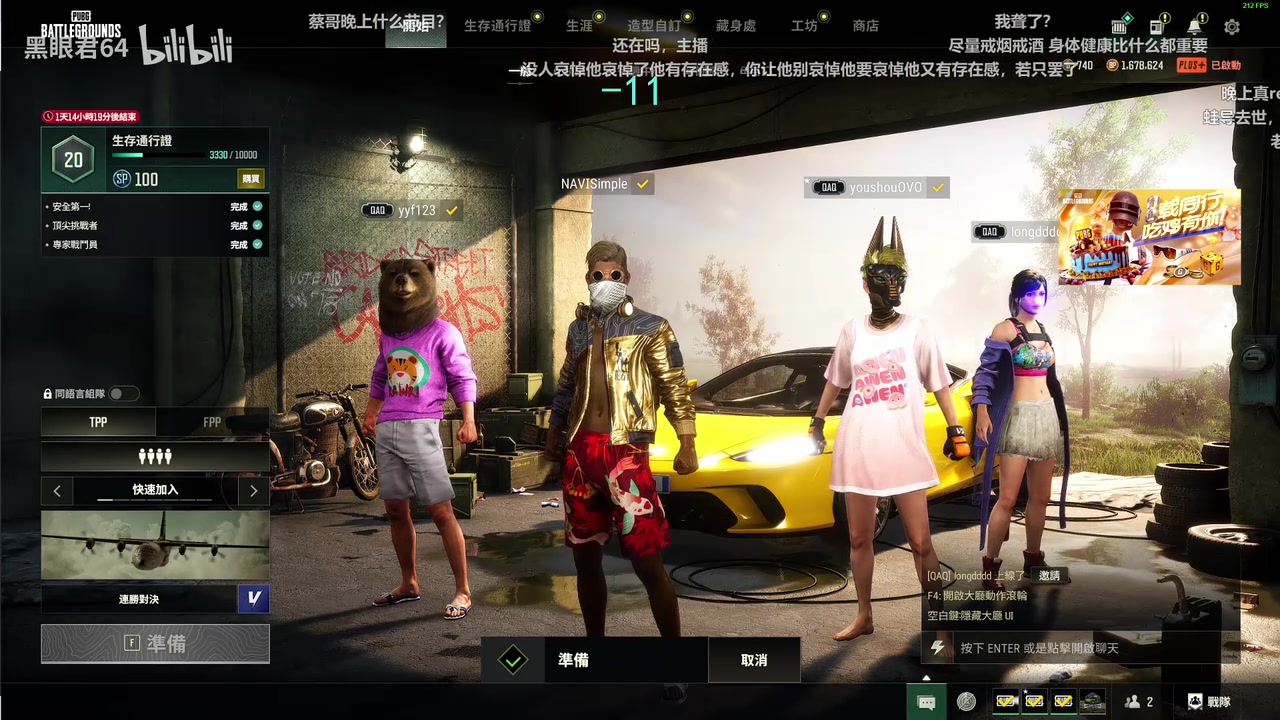This screenshot has width=1280, height=720.
Task: Click the chat input field
Action: tap(1080, 648)
